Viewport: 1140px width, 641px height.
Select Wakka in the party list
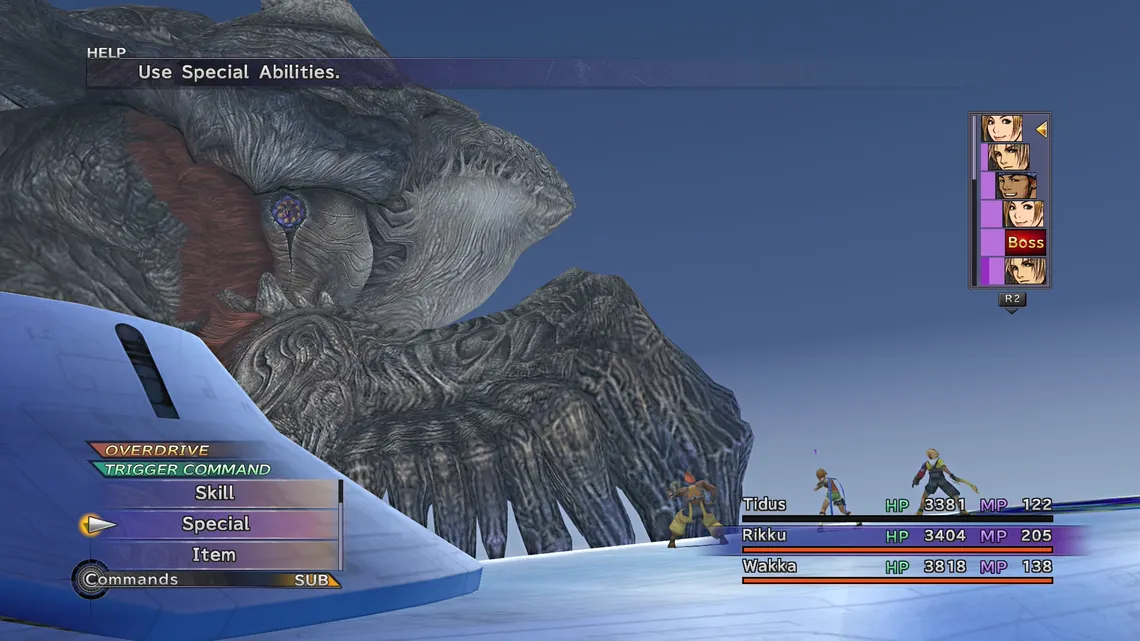(769, 567)
